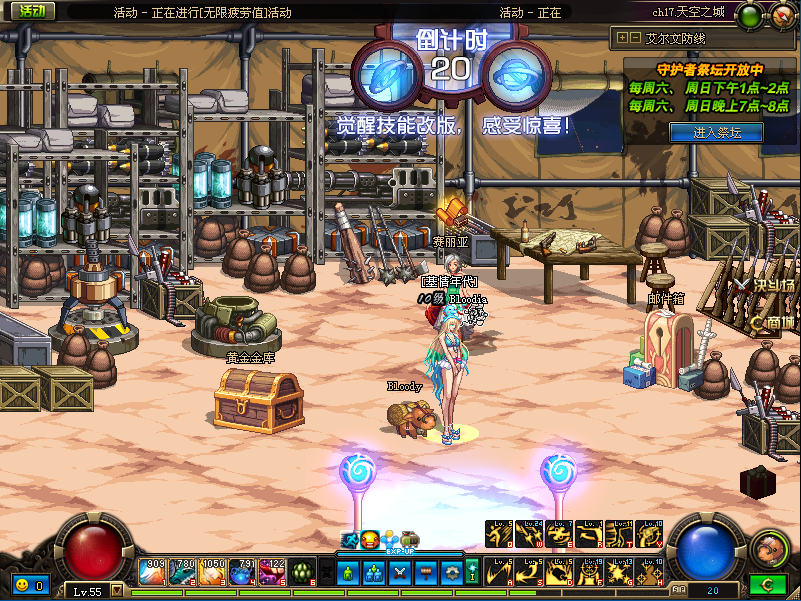Viewport: 801px width, 601px height.
Task: Activate the skill bound to Q
Action: click(499, 535)
